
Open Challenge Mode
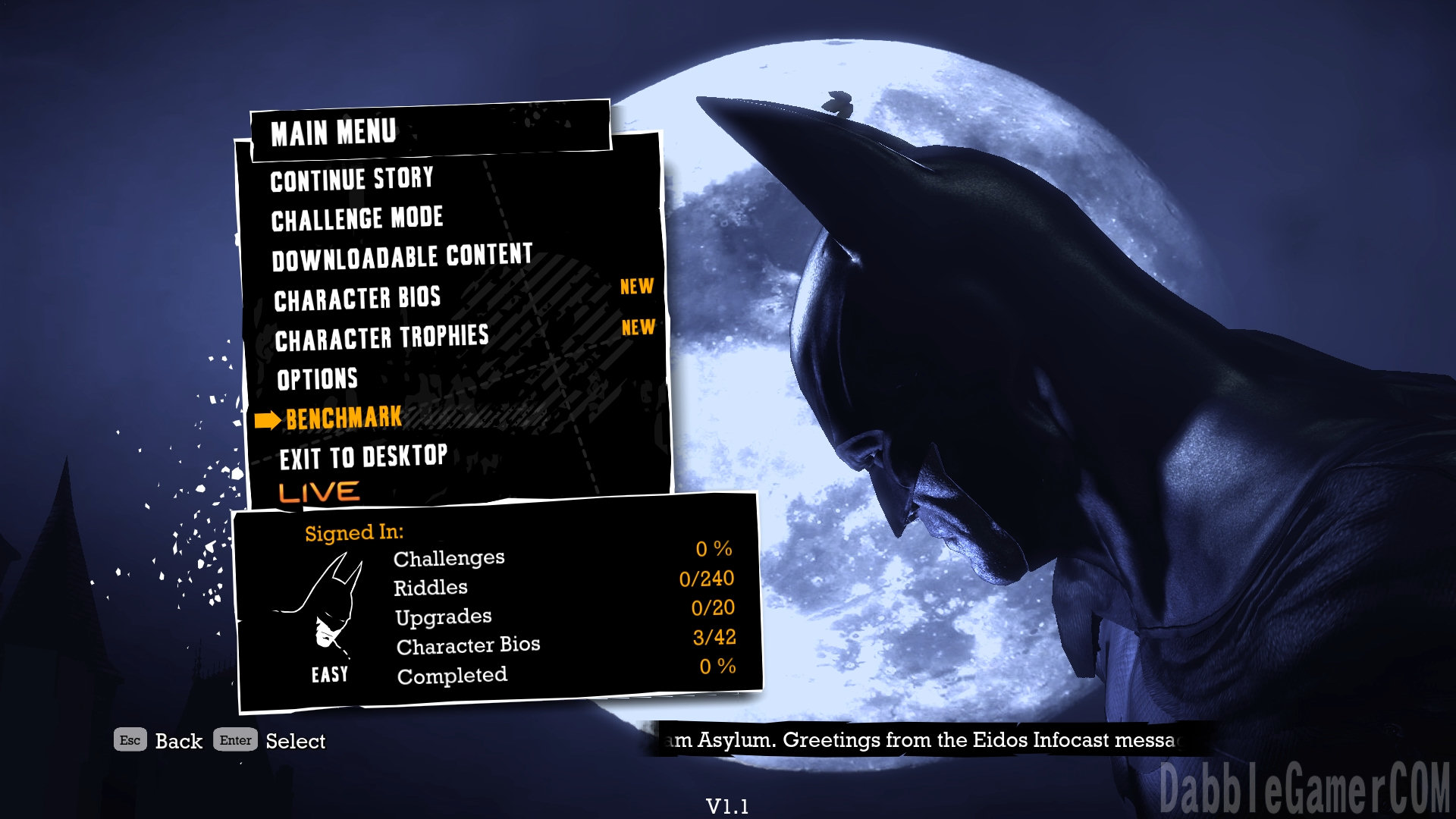coord(357,219)
